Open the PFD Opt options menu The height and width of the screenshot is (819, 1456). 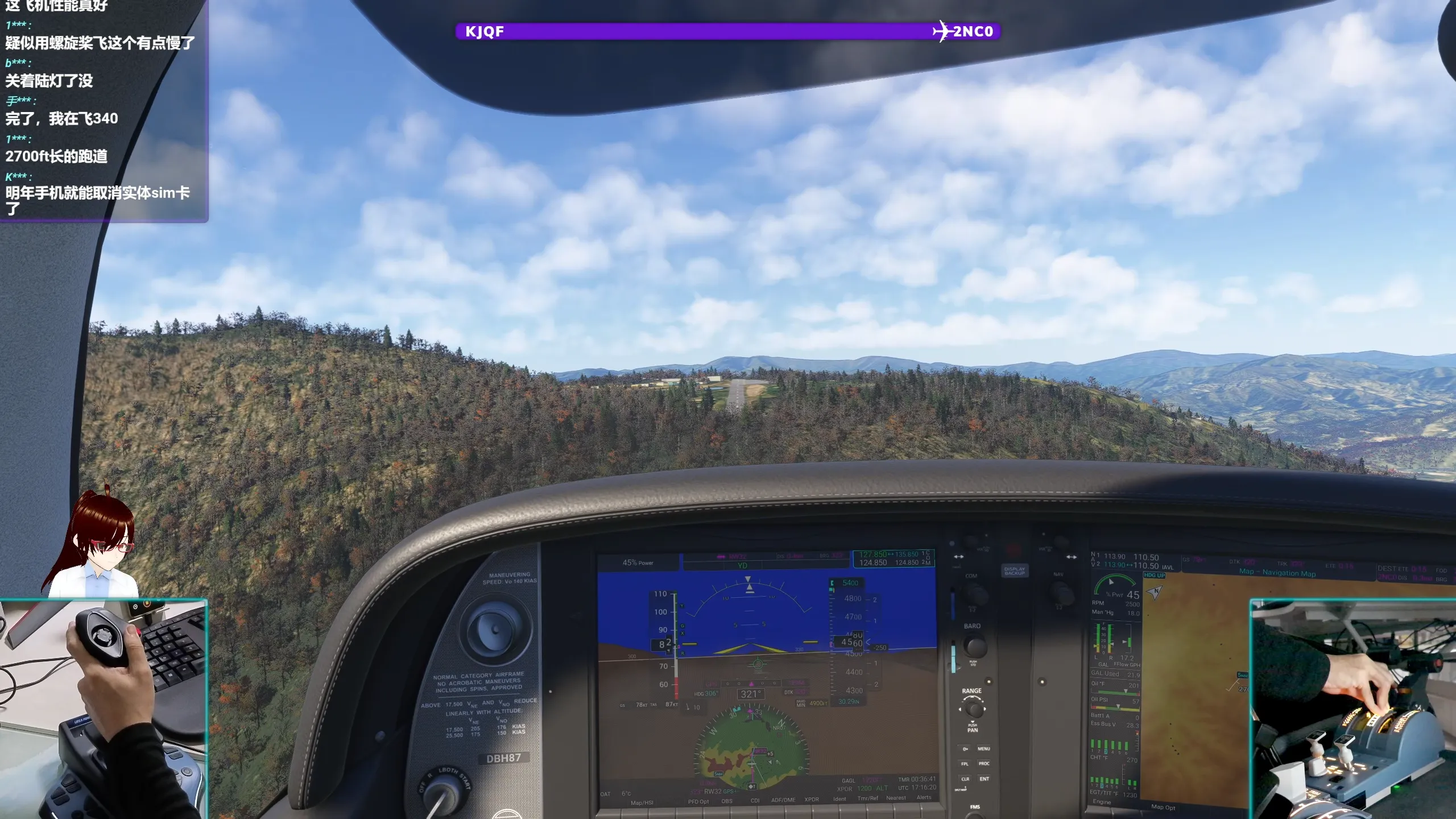click(698, 801)
